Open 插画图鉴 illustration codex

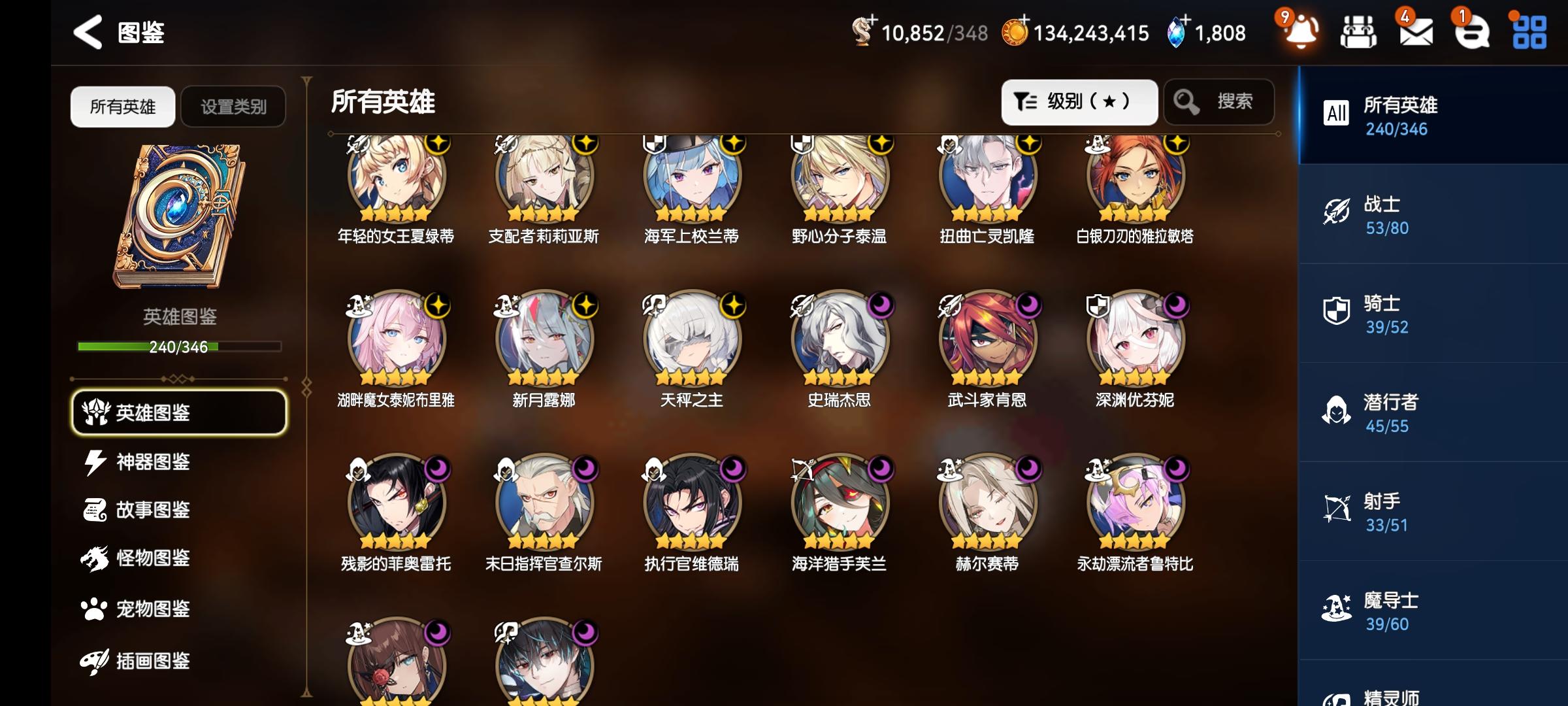point(154,662)
